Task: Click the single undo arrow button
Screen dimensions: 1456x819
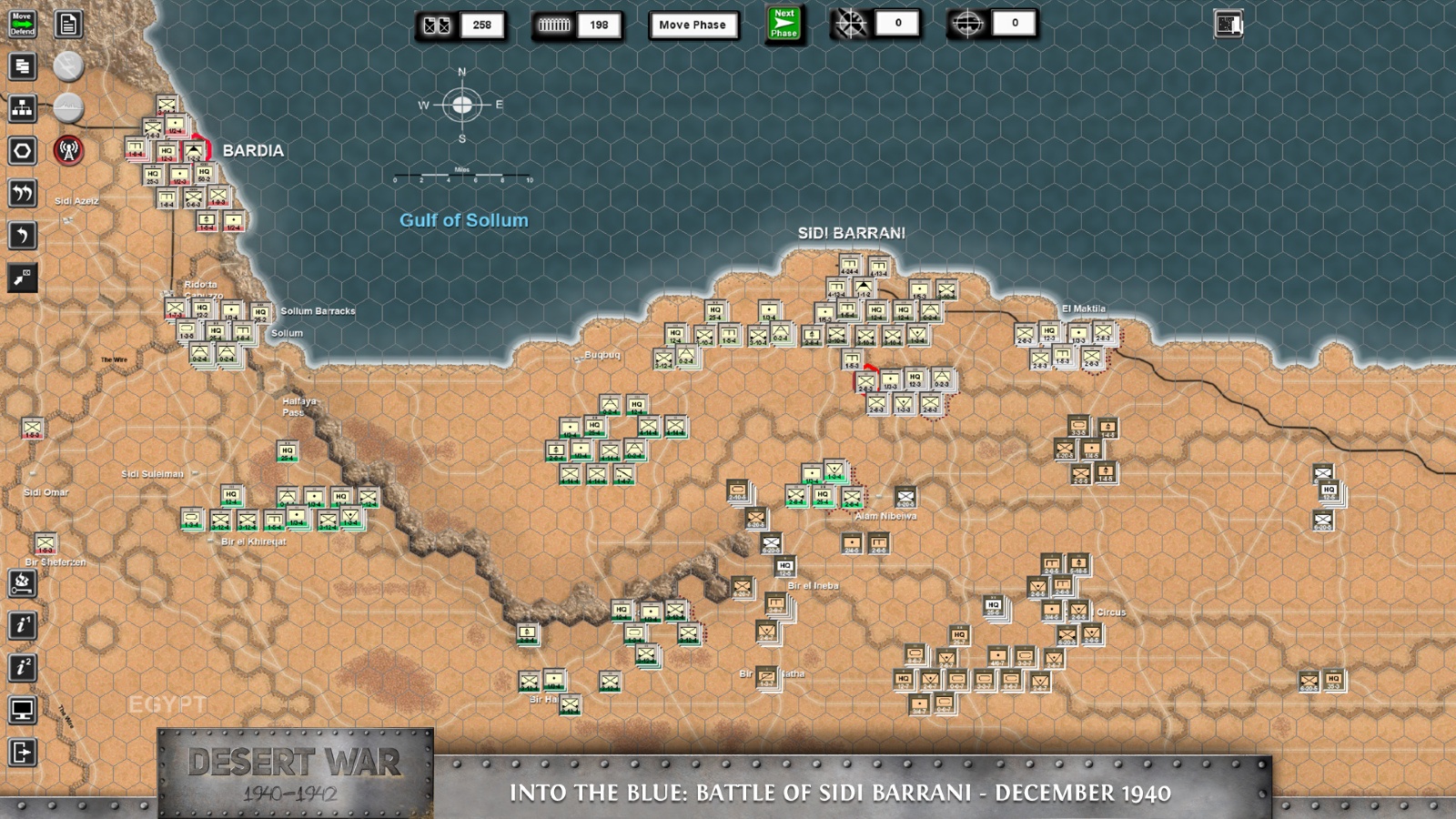Action: pos(23,236)
